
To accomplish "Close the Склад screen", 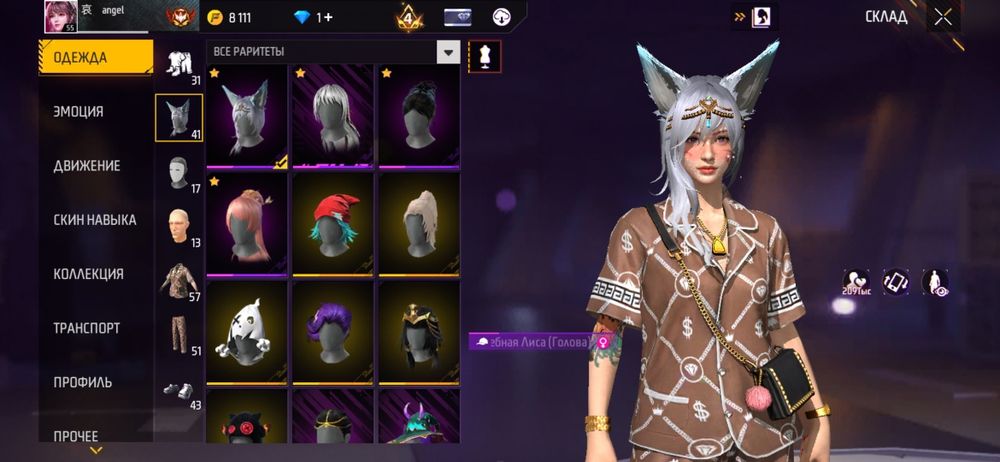I will 943,17.
